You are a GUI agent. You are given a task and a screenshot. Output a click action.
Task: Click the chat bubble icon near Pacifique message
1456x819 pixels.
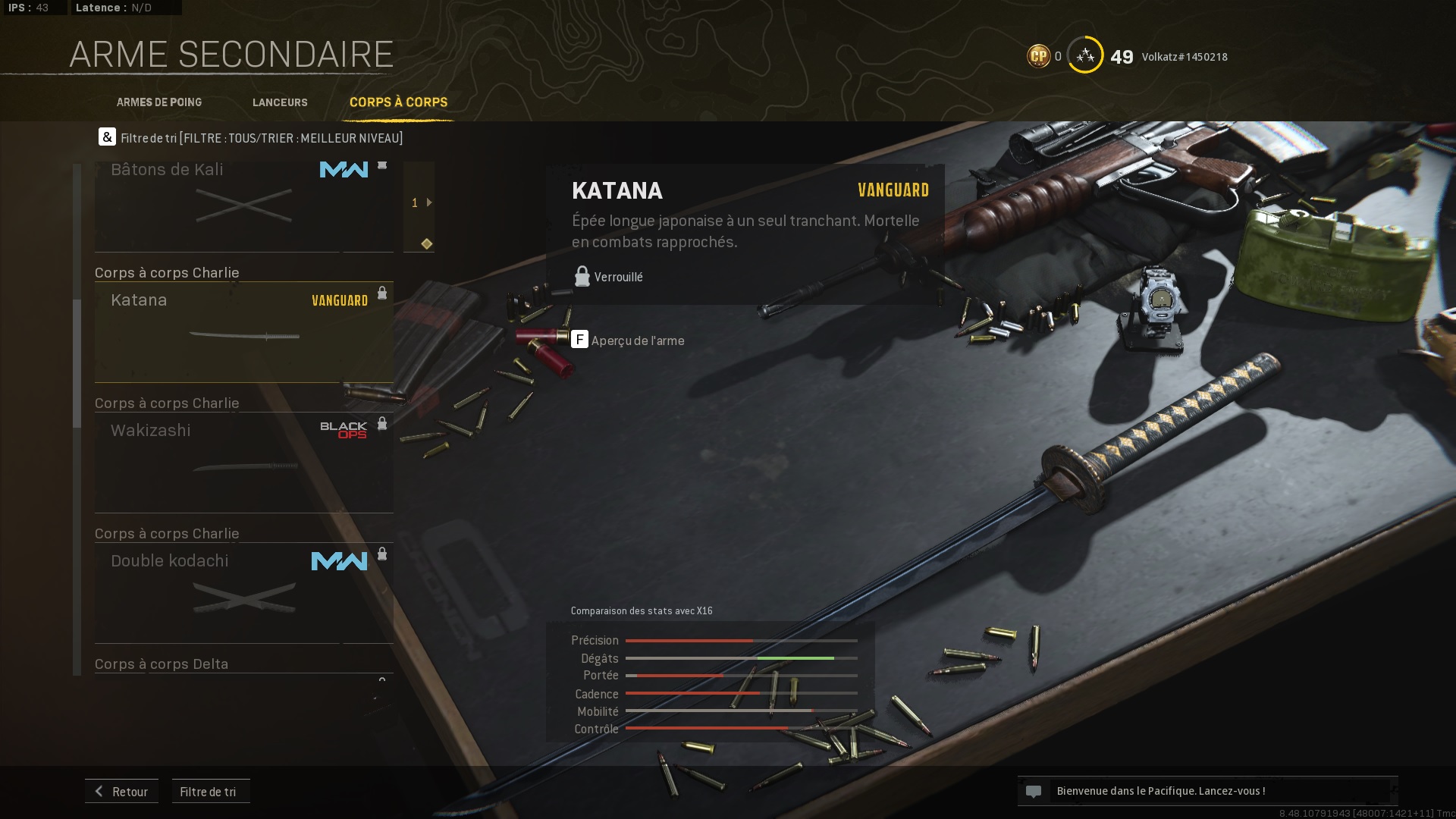pos(1034,790)
